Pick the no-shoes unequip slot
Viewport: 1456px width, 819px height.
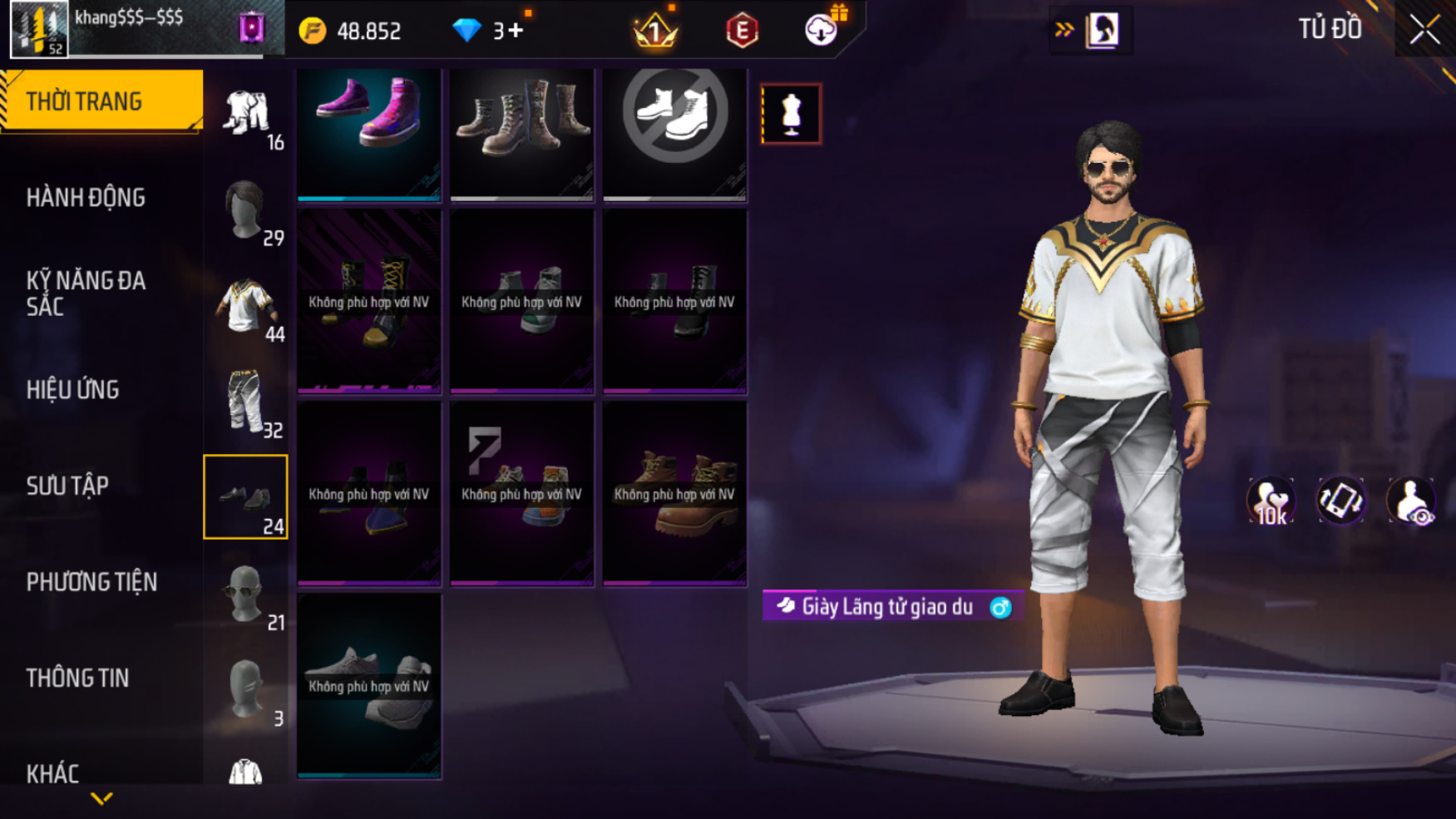coord(674,133)
